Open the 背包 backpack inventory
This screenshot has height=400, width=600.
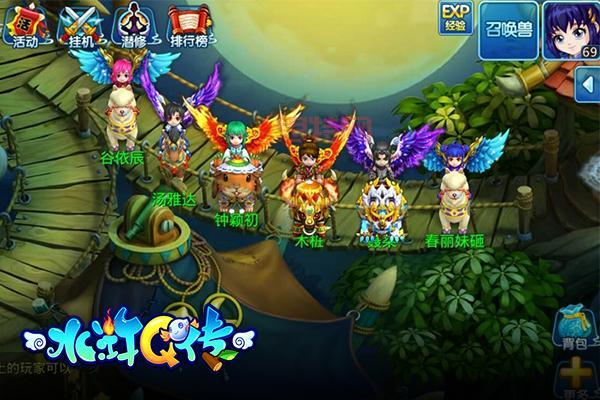coord(574,329)
